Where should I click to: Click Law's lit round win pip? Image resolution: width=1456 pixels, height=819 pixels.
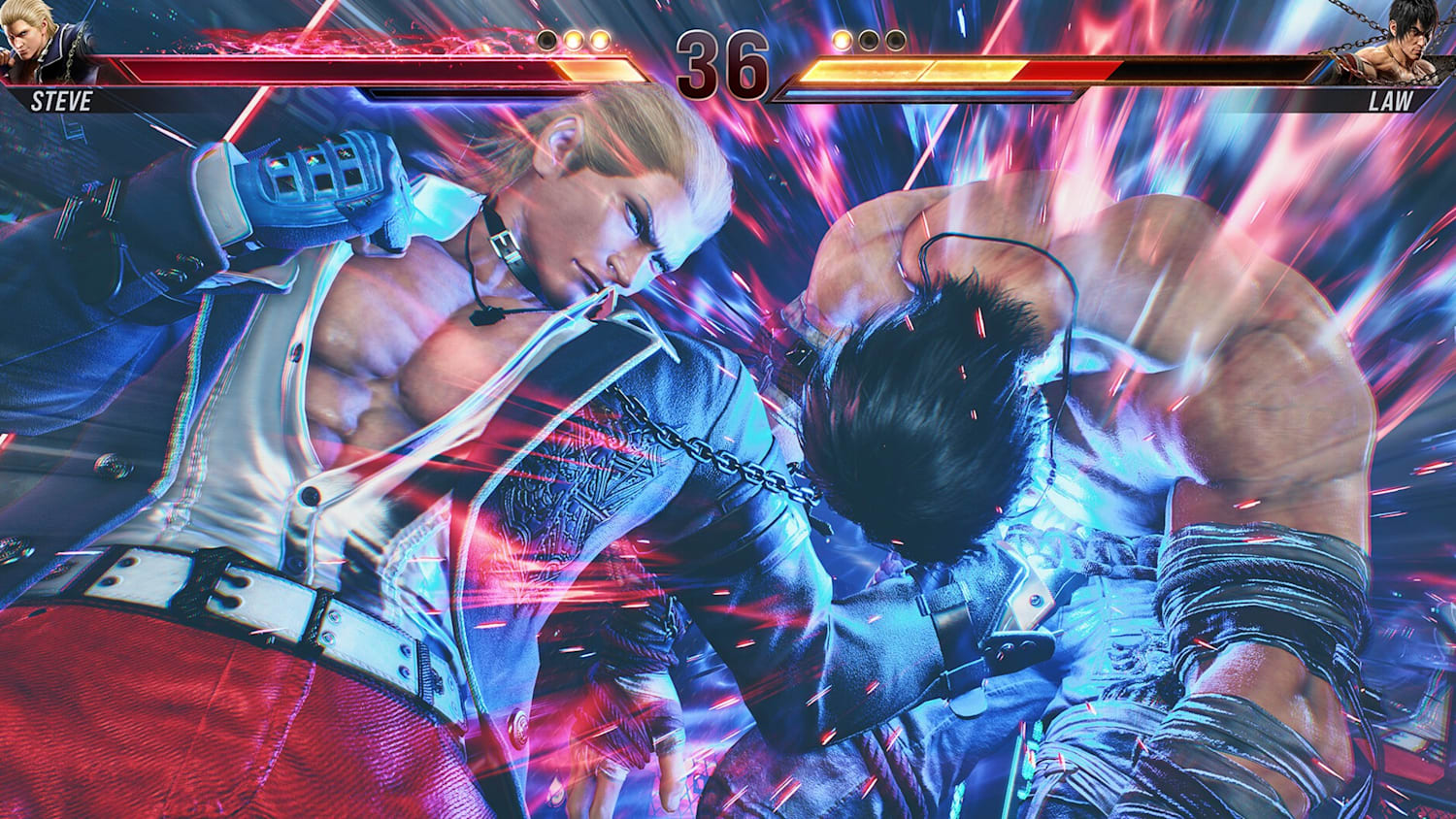(843, 41)
